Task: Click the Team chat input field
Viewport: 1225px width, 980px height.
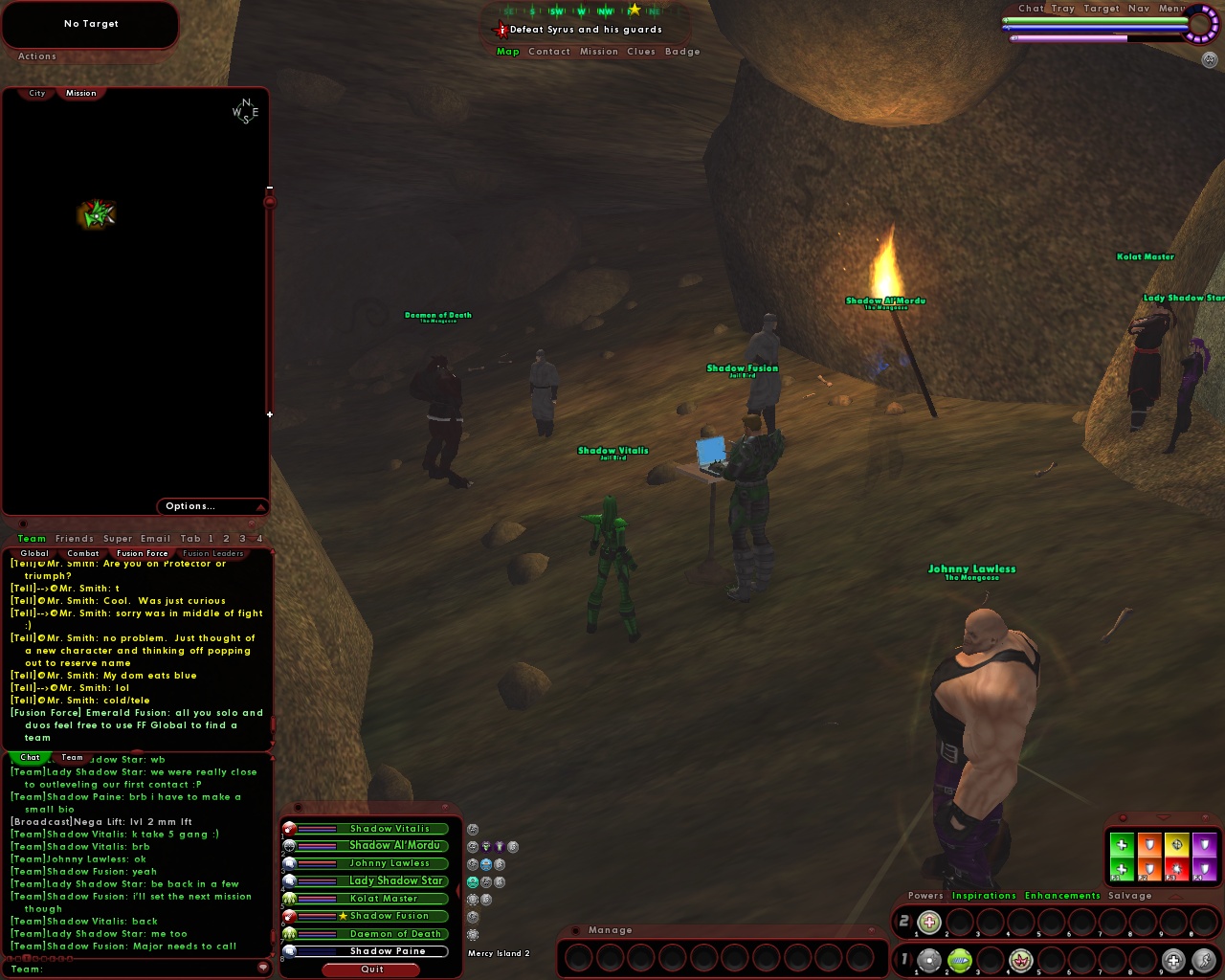Action: [x=134, y=969]
